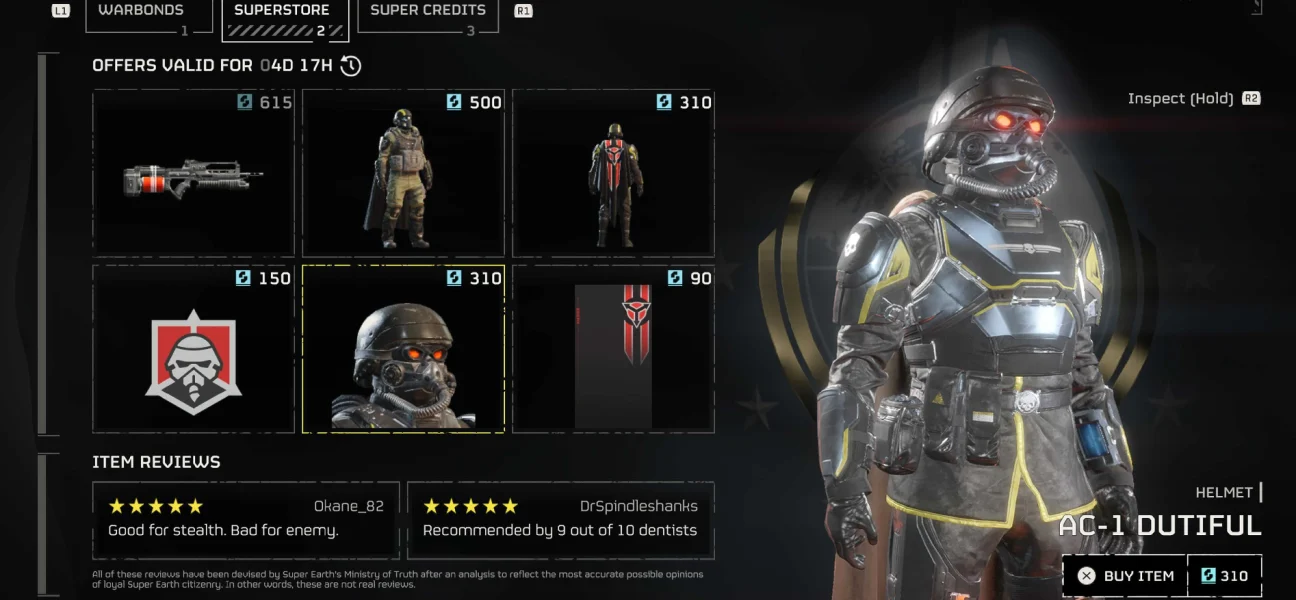1296x600 pixels.
Task: Choose the AC-1 Dutiful helmet tile
Action: 404,349
